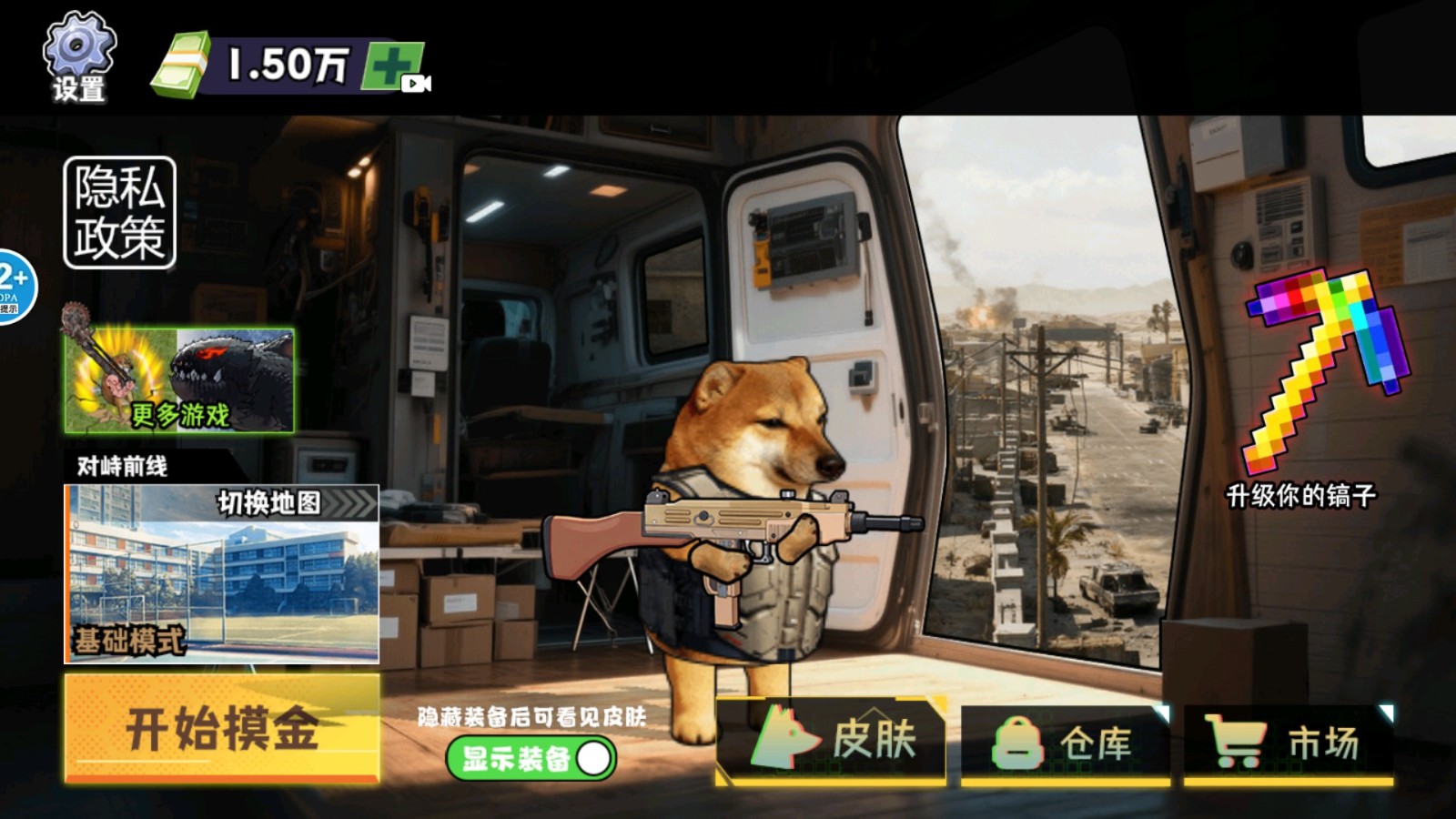The image size is (1456, 819).
Task: Tap the age rating 12+ badge
Action: pos(15,286)
